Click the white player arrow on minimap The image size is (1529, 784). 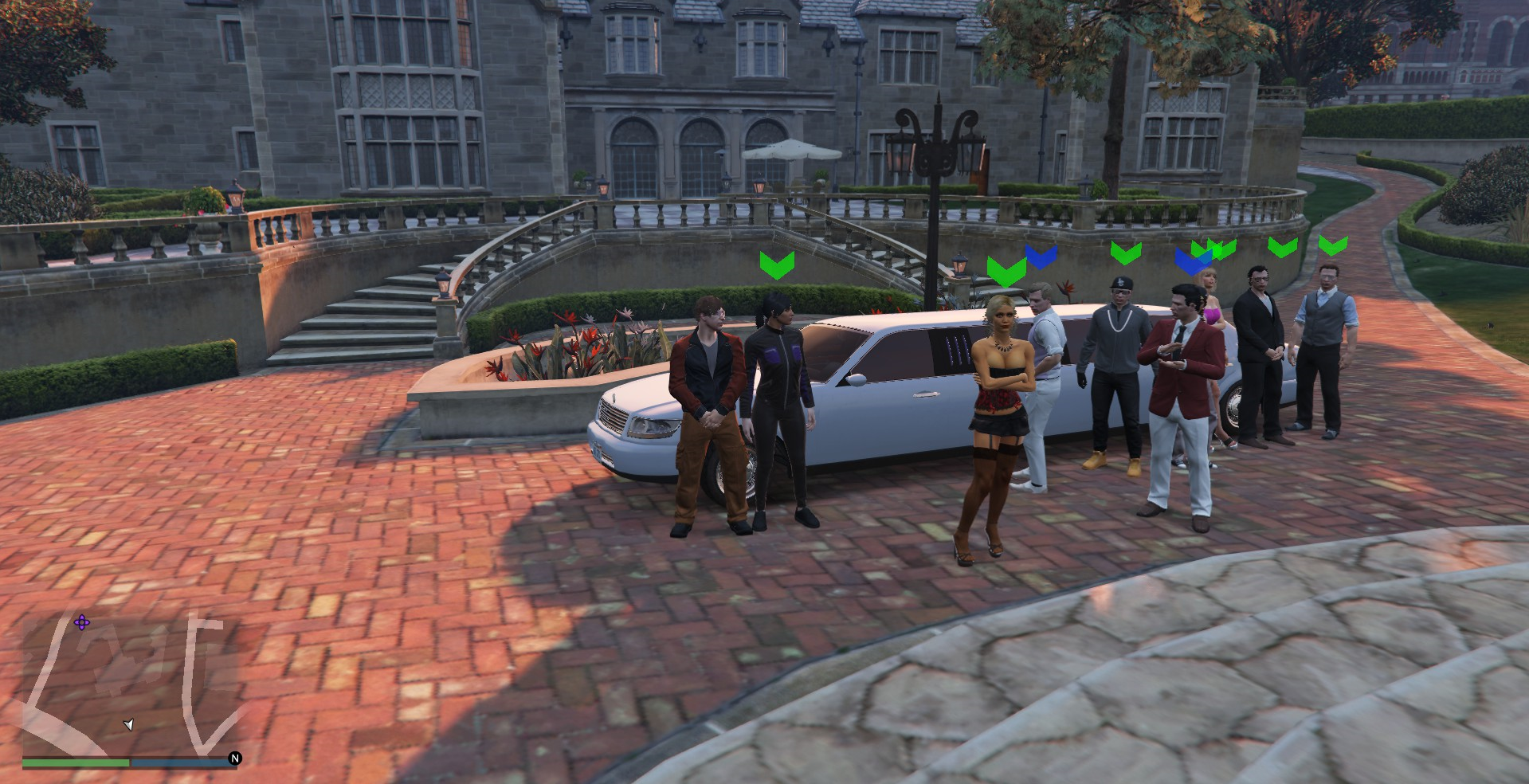pyautogui.click(x=128, y=724)
